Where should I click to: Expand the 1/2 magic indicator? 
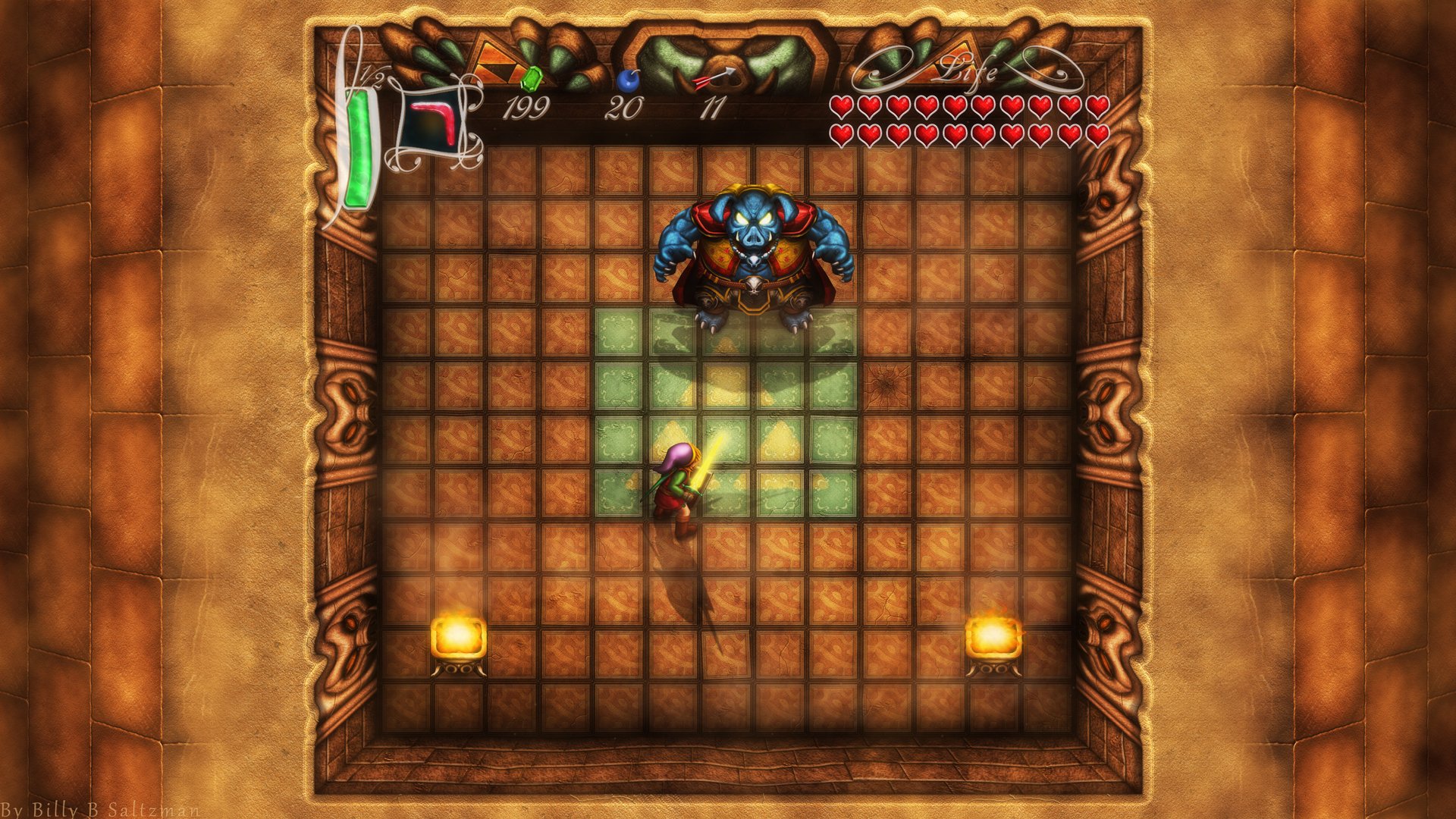pyautogui.click(x=371, y=77)
